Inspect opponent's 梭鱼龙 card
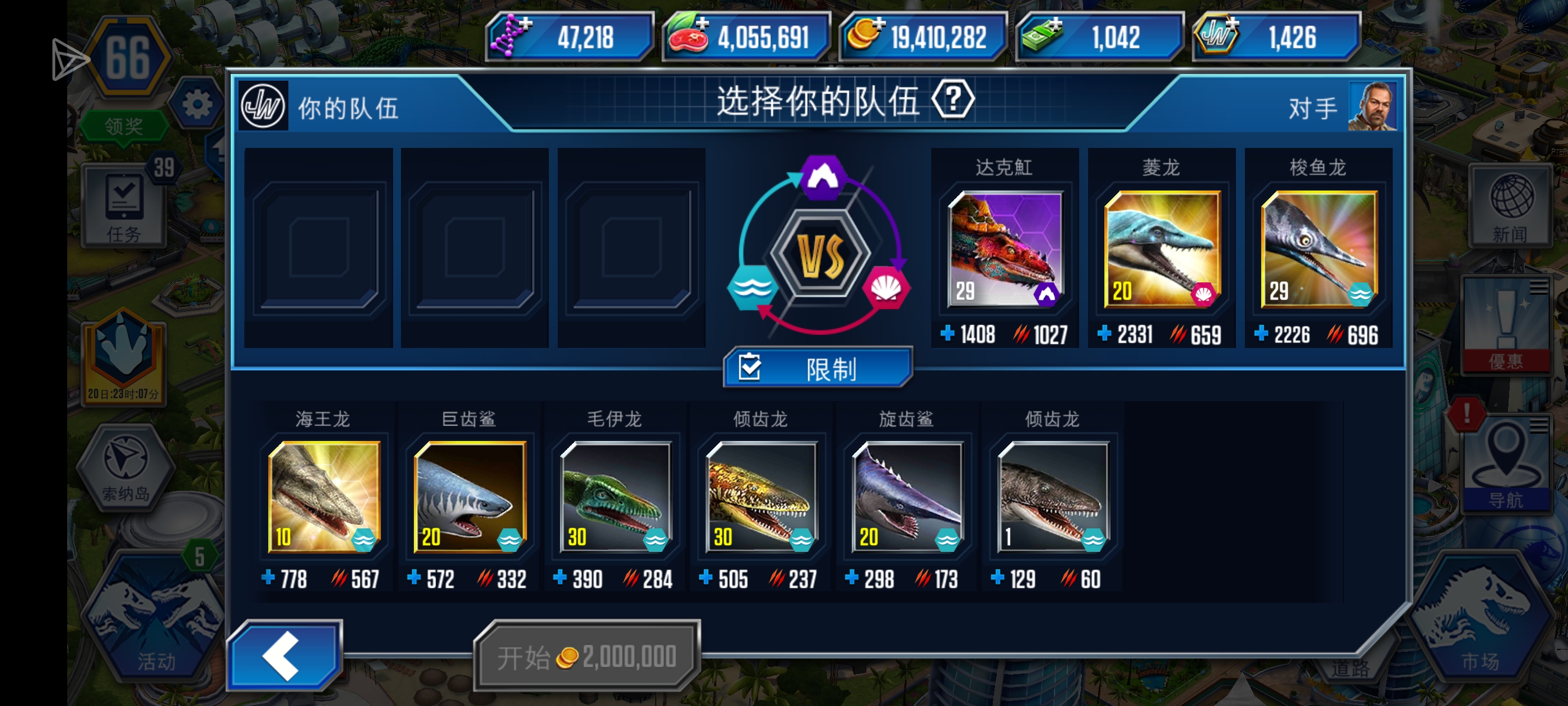The width and height of the screenshot is (1568, 706). (x=1318, y=249)
